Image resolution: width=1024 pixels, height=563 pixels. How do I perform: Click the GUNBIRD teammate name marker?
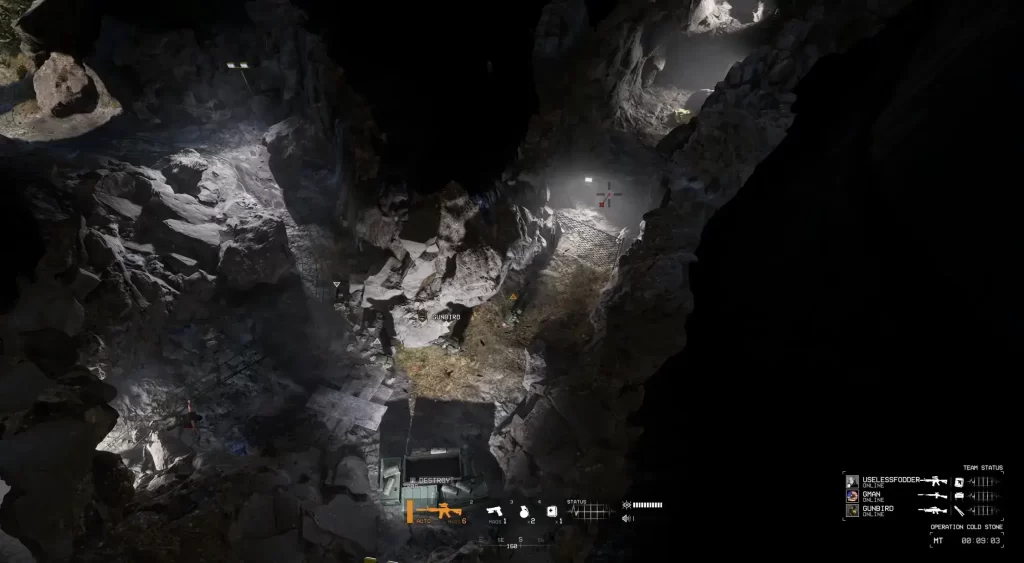[445, 316]
